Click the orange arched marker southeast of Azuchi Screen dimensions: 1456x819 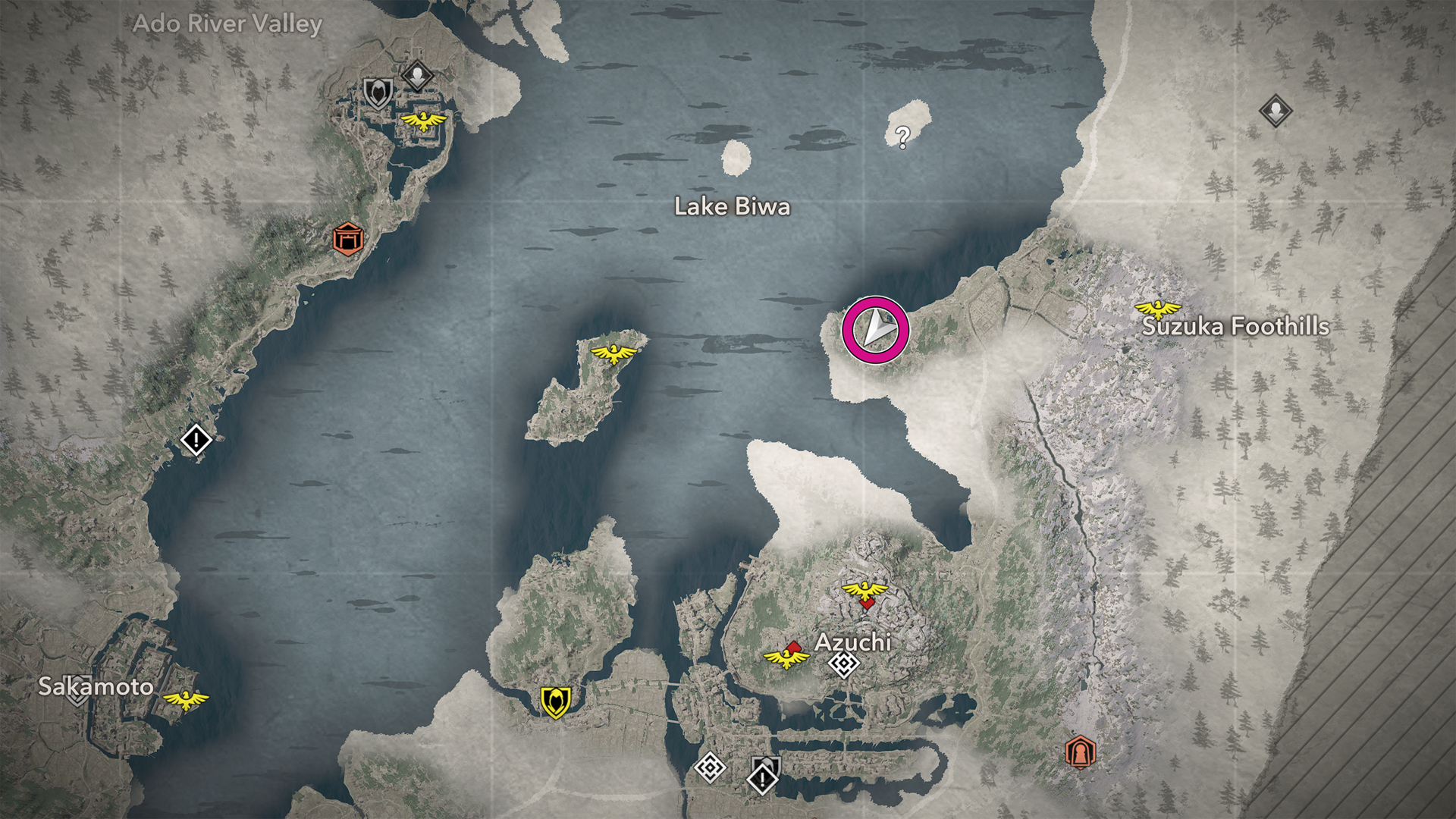coord(1080,752)
